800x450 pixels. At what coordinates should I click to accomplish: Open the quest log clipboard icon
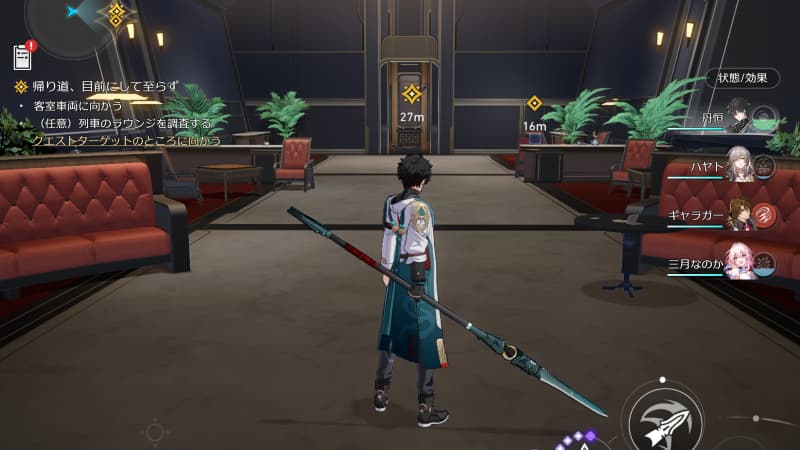coord(22,57)
